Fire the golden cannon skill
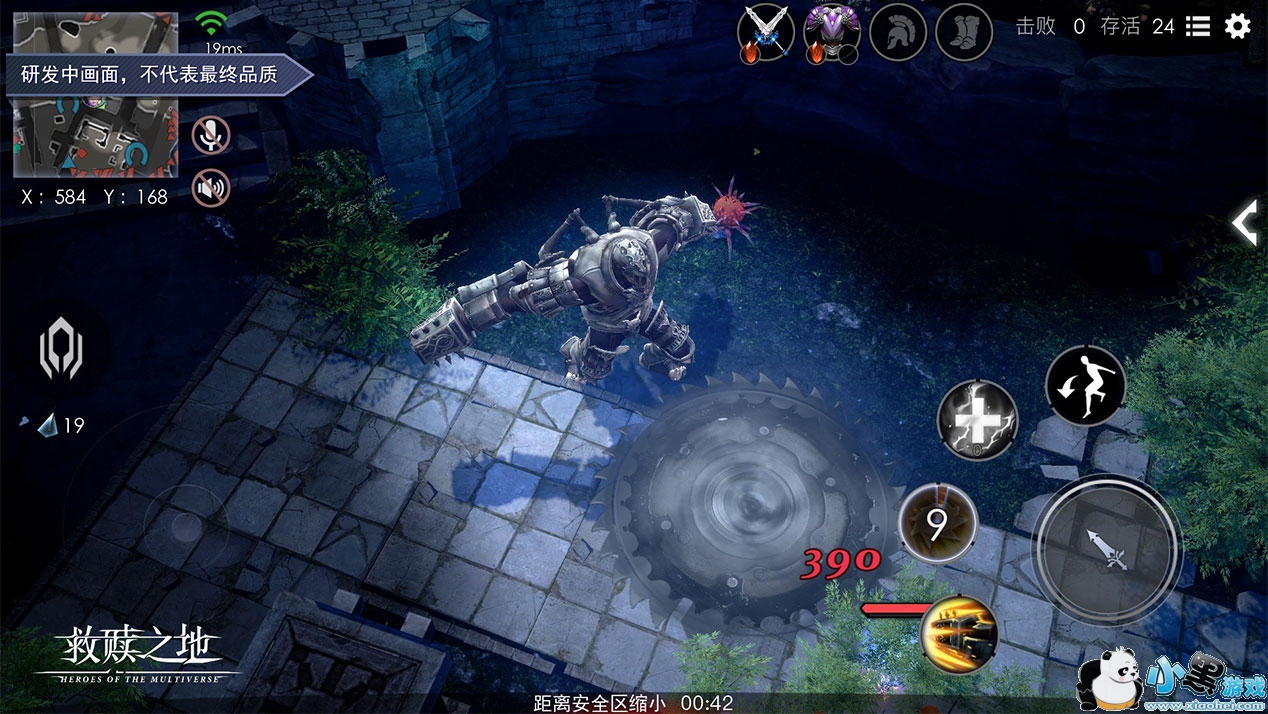Screen dimensions: 1268x714 [x=960, y=634]
